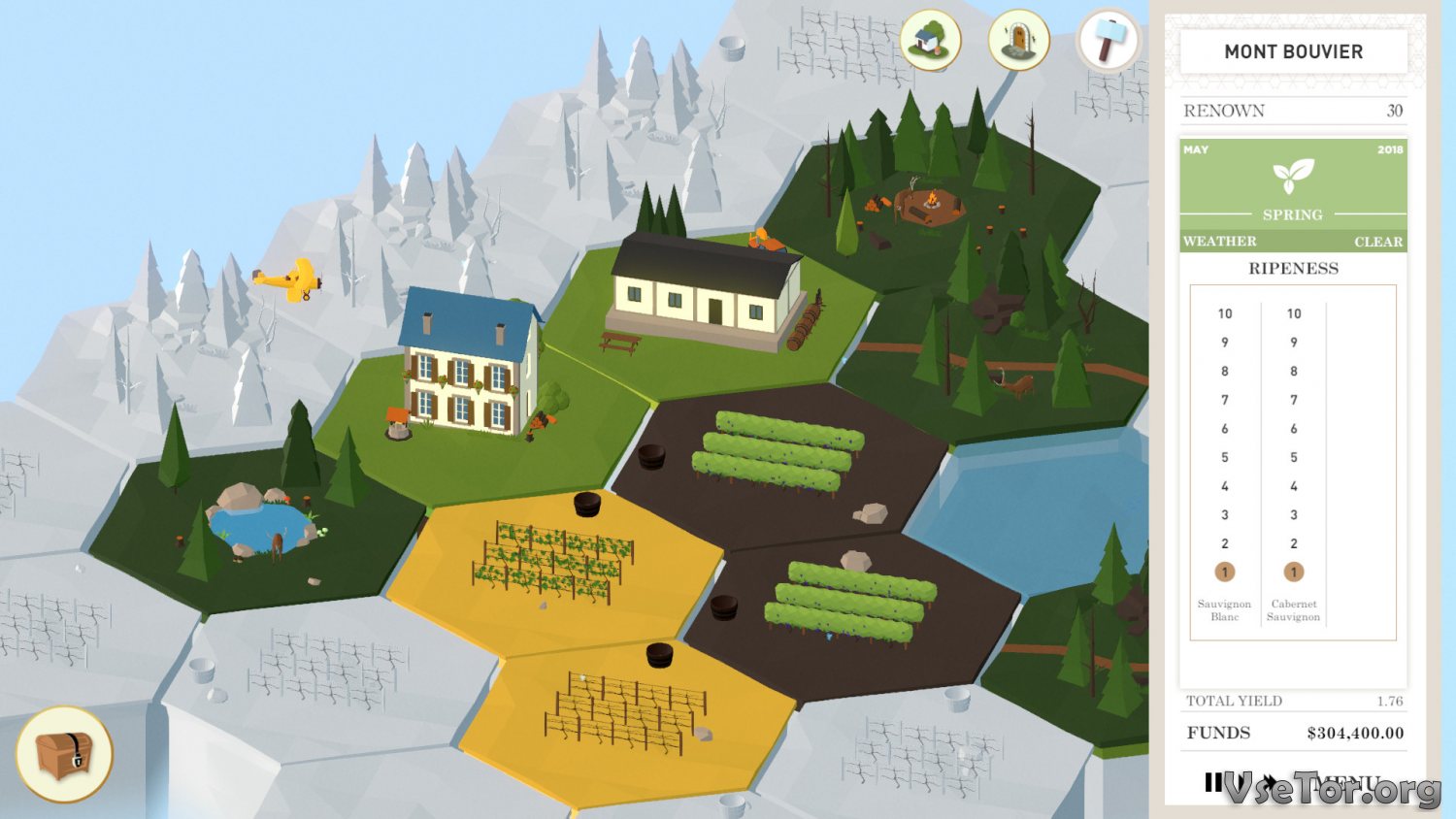Viewport: 1456px width, 819px height.
Task: Open the treasure chest button
Action: [x=64, y=754]
